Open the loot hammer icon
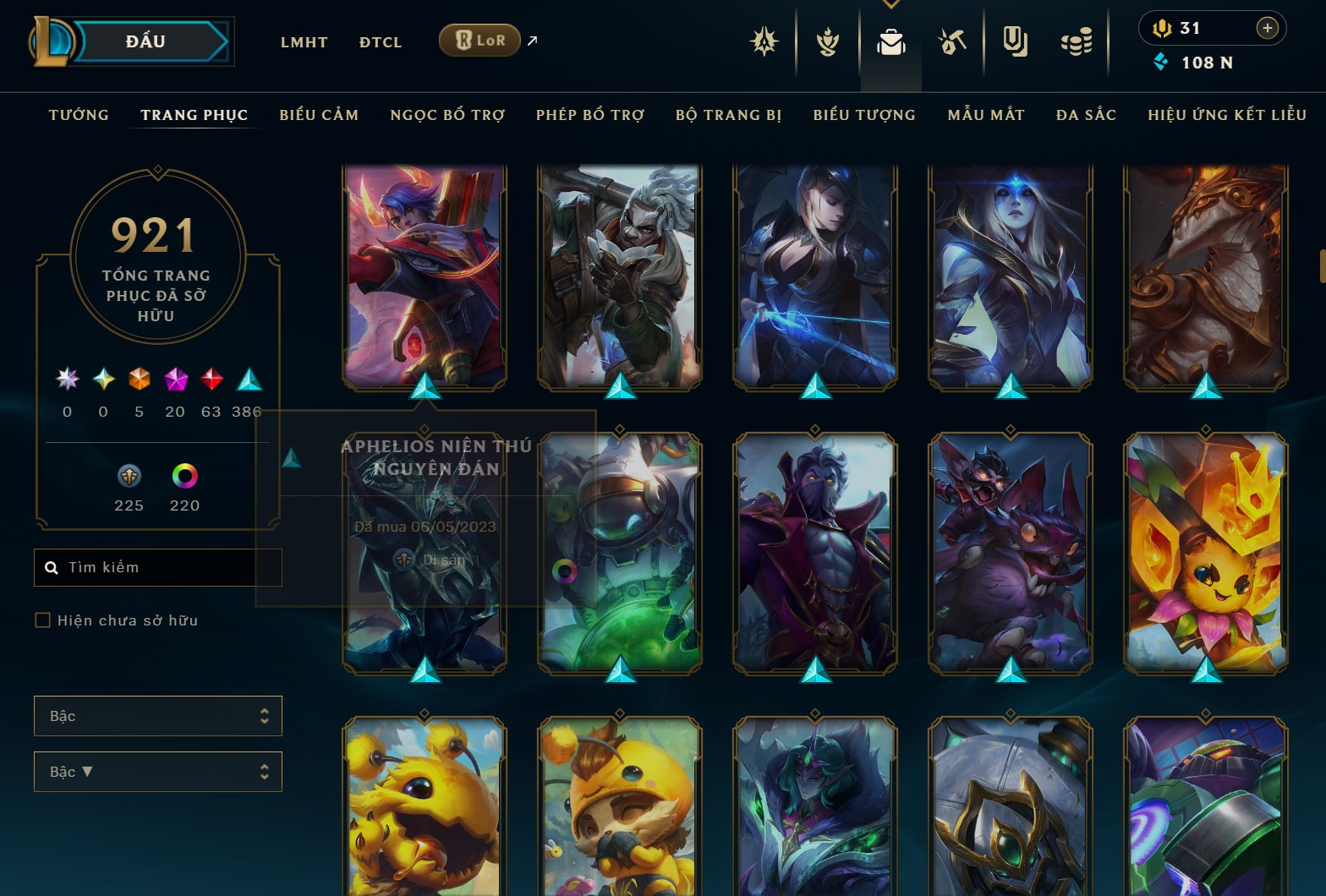1326x896 pixels. click(952, 41)
